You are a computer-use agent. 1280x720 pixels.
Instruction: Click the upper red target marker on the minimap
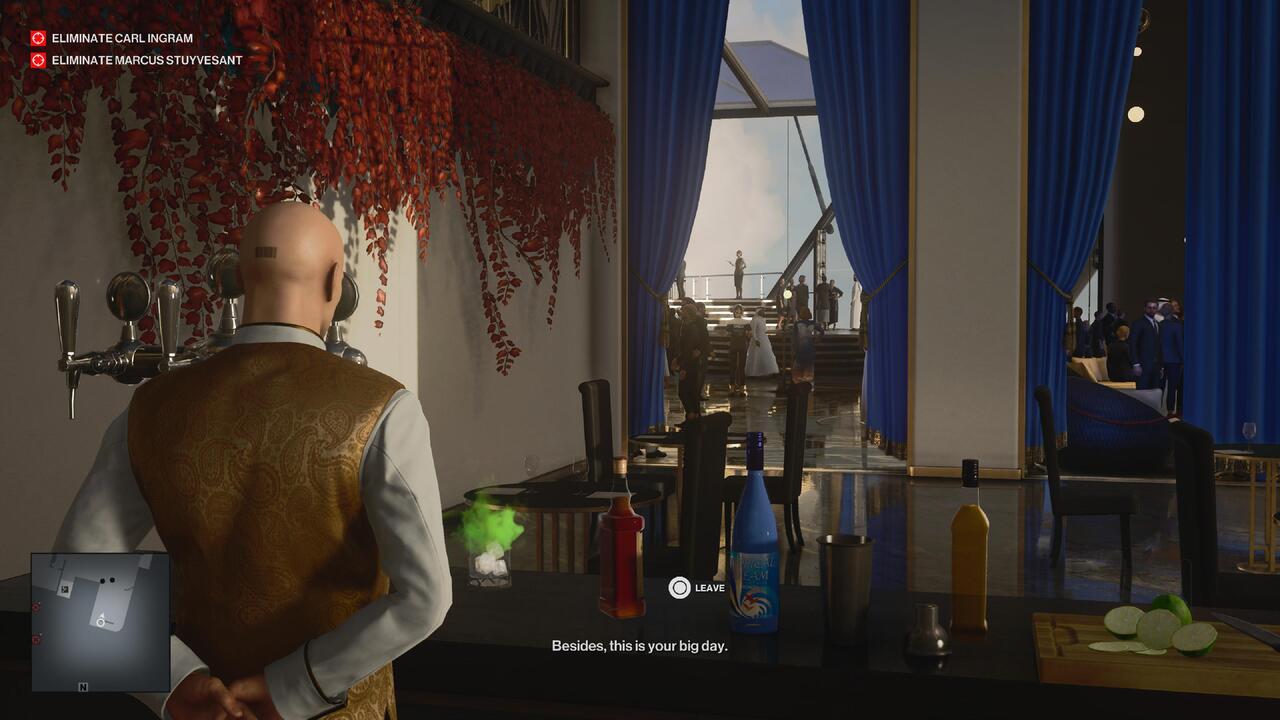[36, 607]
